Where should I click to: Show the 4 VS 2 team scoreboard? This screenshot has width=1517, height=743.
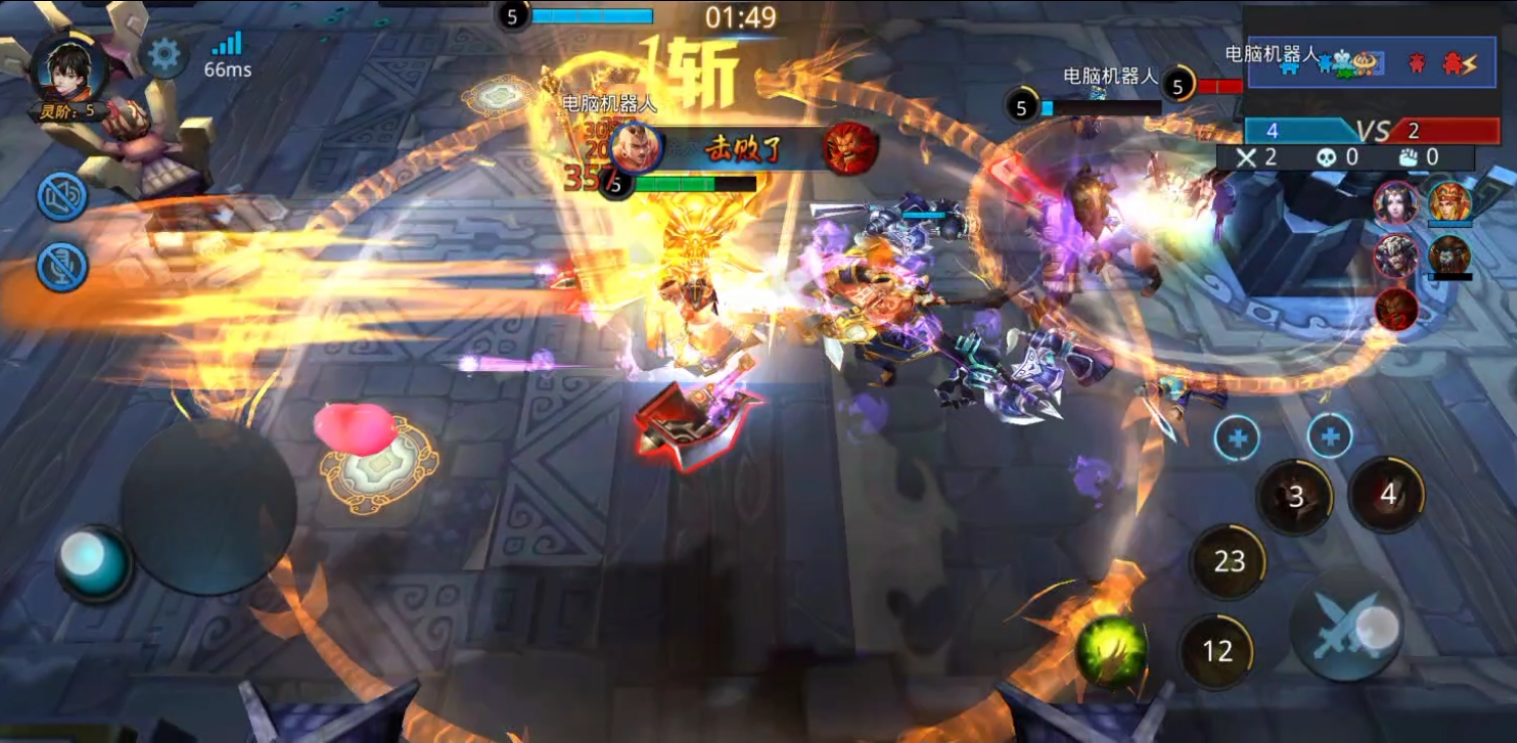(x=1371, y=132)
